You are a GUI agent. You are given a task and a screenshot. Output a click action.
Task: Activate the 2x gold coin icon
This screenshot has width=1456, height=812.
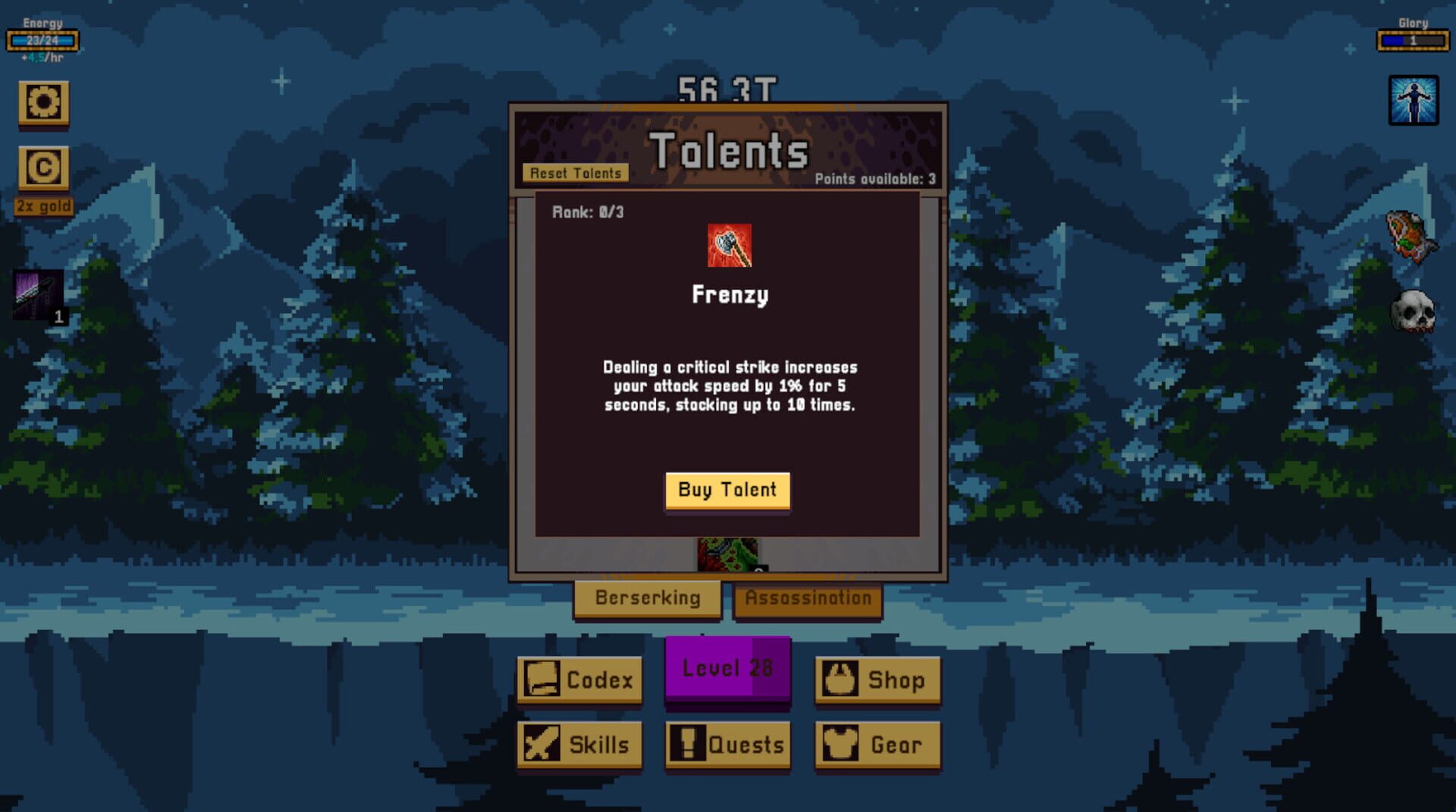pos(43,168)
